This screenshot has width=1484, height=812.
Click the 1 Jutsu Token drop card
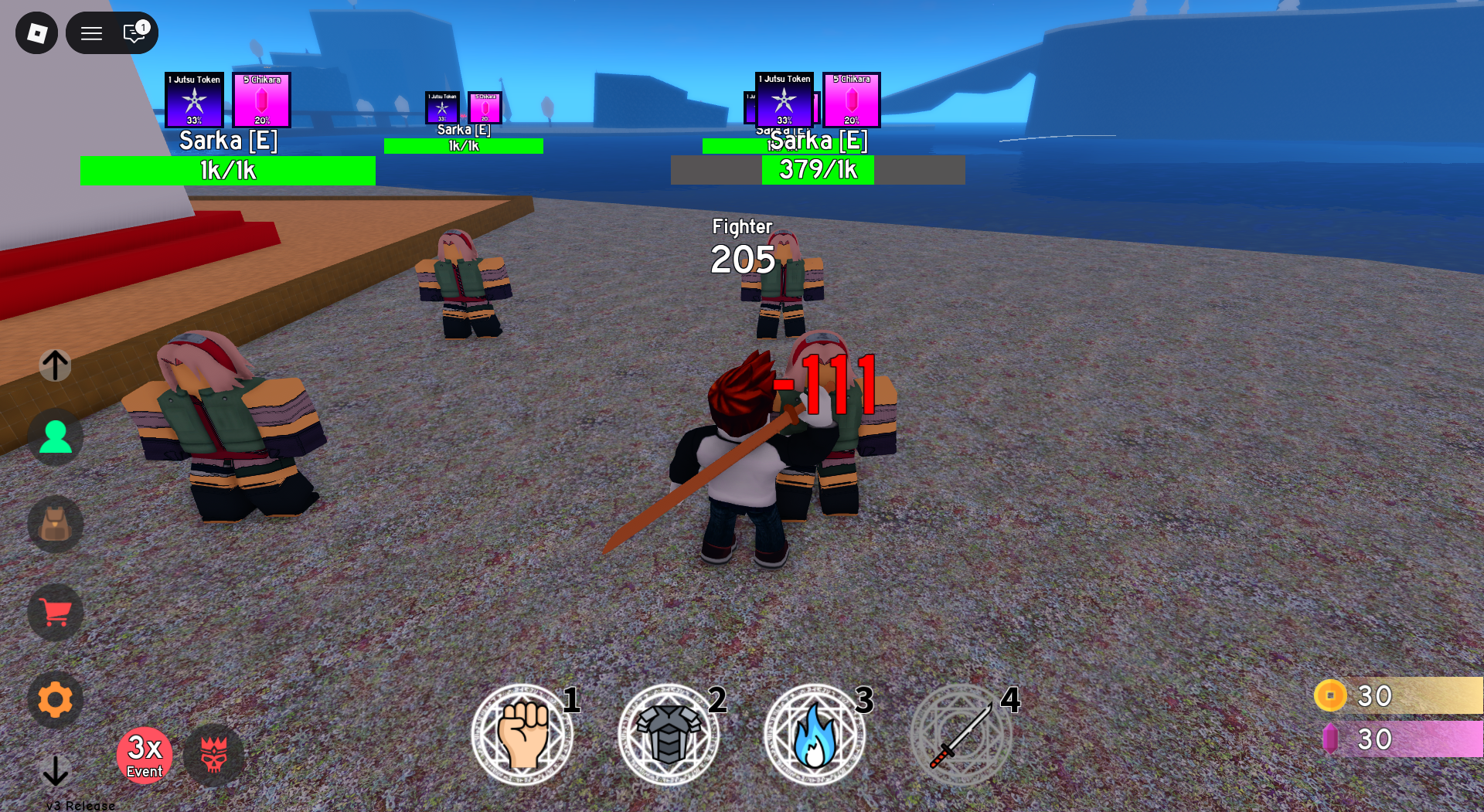pos(194,100)
